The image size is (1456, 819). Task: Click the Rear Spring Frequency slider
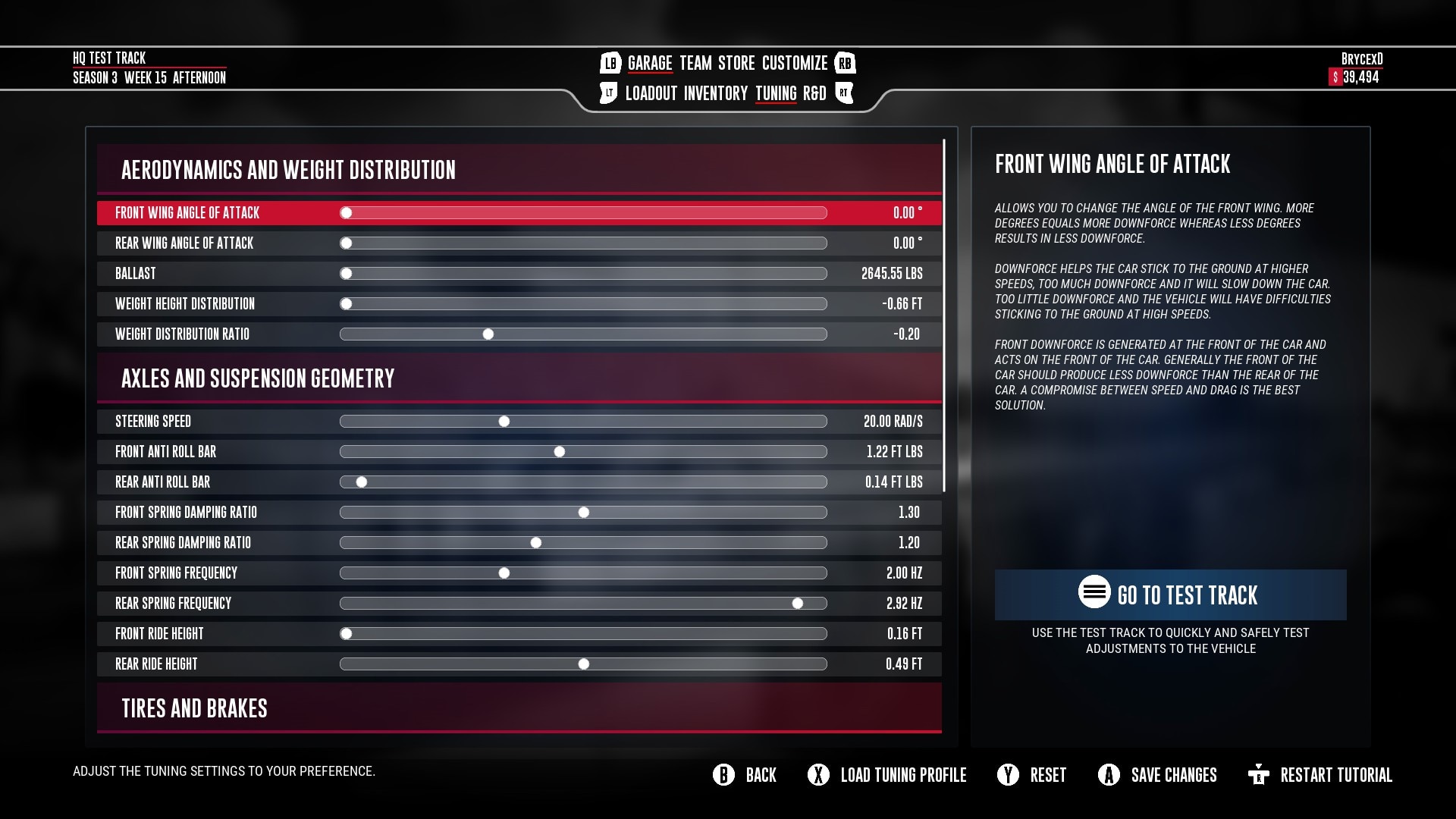click(x=798, y=604)
